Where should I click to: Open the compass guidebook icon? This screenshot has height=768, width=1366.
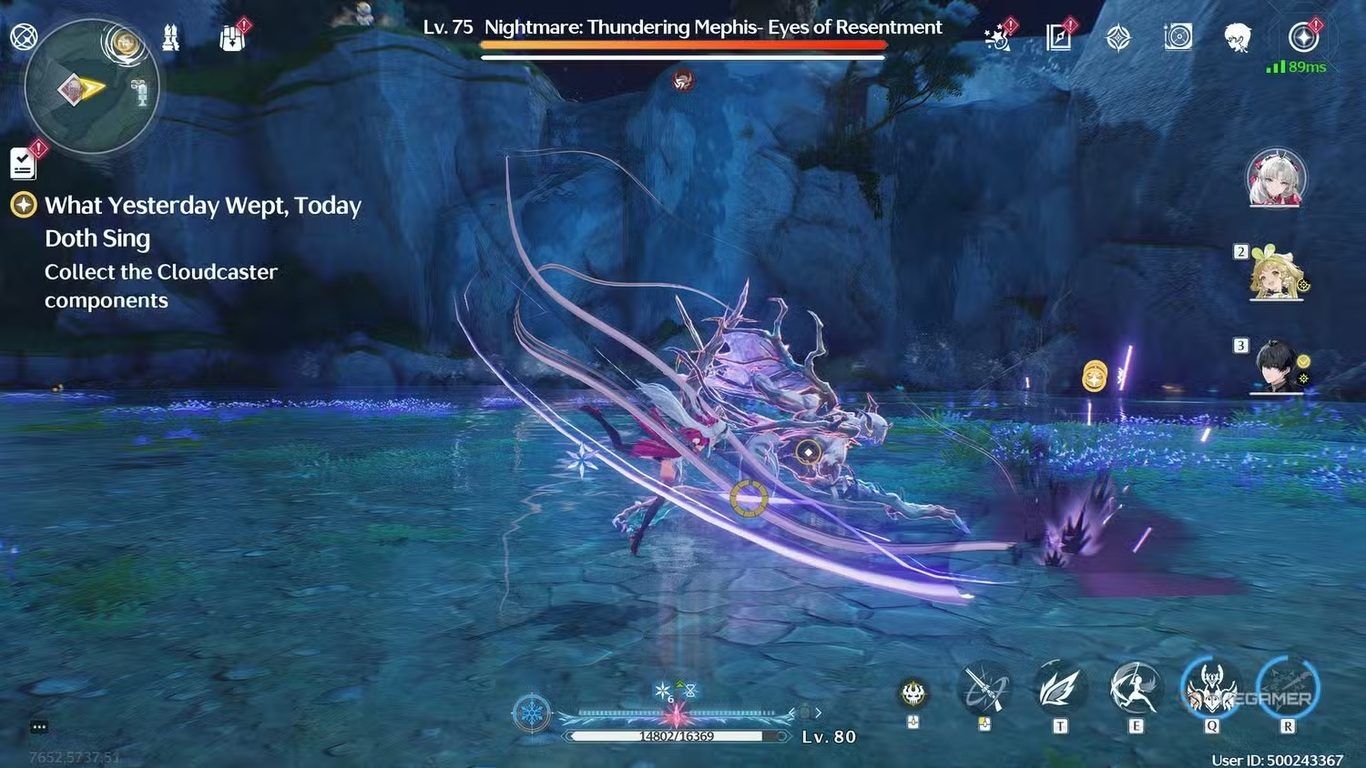[1058, 38]
